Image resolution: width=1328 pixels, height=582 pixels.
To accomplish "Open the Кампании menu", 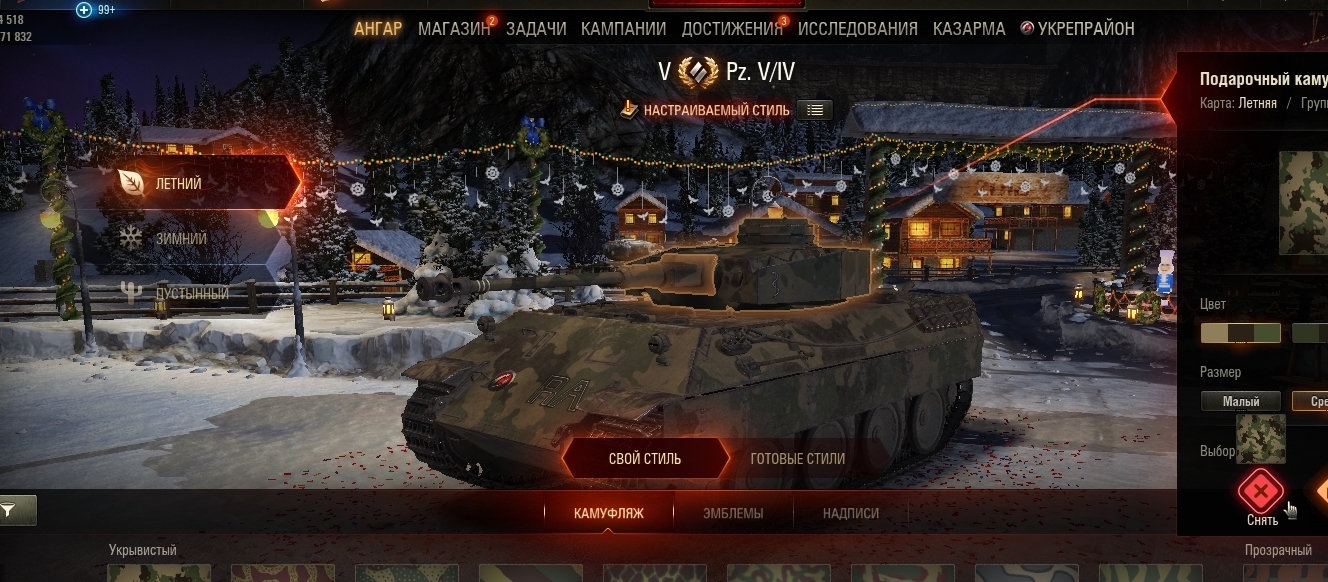I will 623,28.
